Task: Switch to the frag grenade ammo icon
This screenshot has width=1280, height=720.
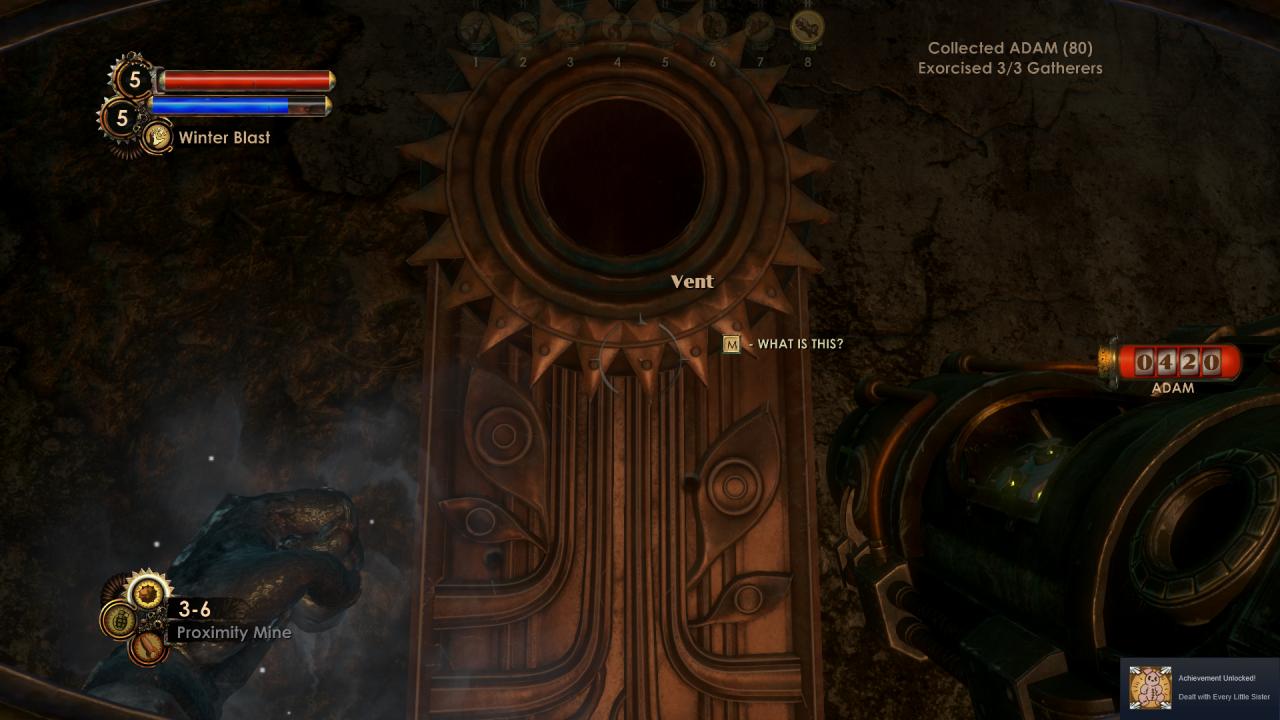Action: [x=119, y=619]
